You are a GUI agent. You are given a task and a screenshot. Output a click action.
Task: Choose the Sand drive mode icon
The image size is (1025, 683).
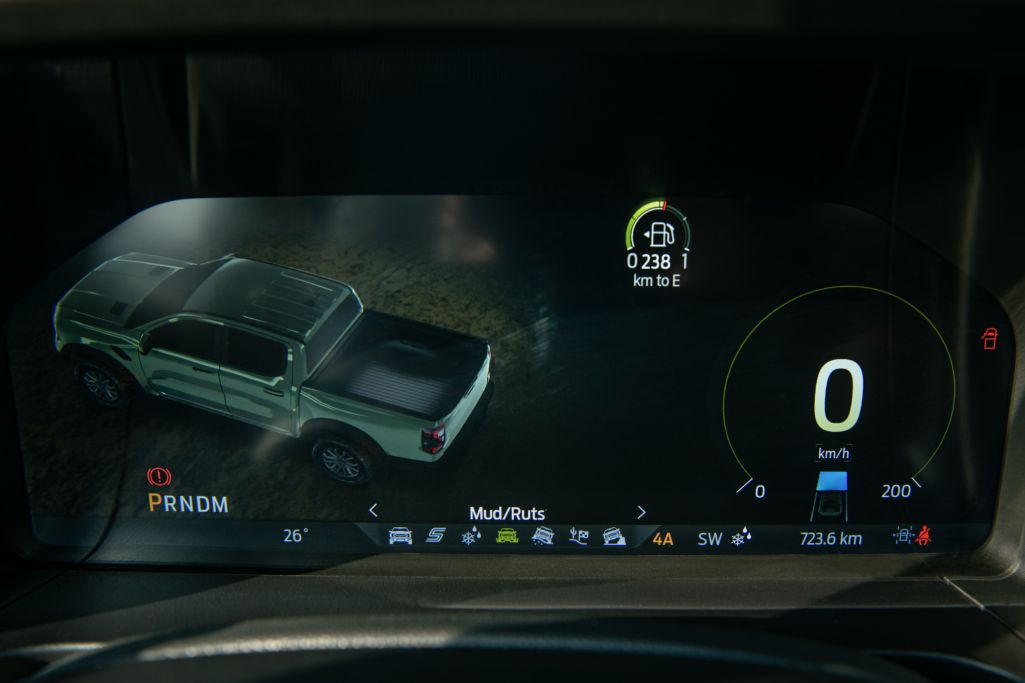[543, 537]
